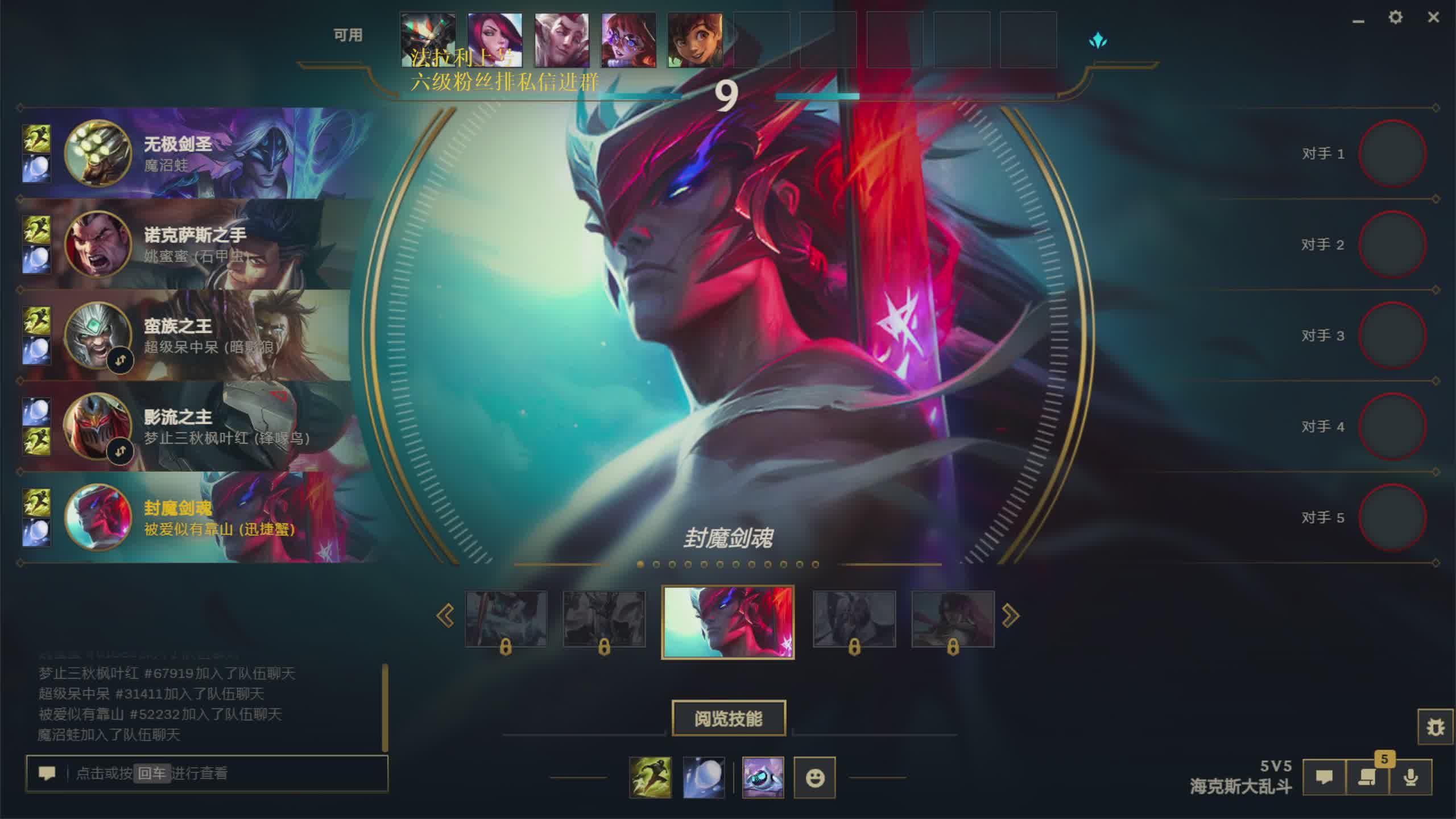Open the ward skin selector
1456x819 pixels.
pos(763,777)
